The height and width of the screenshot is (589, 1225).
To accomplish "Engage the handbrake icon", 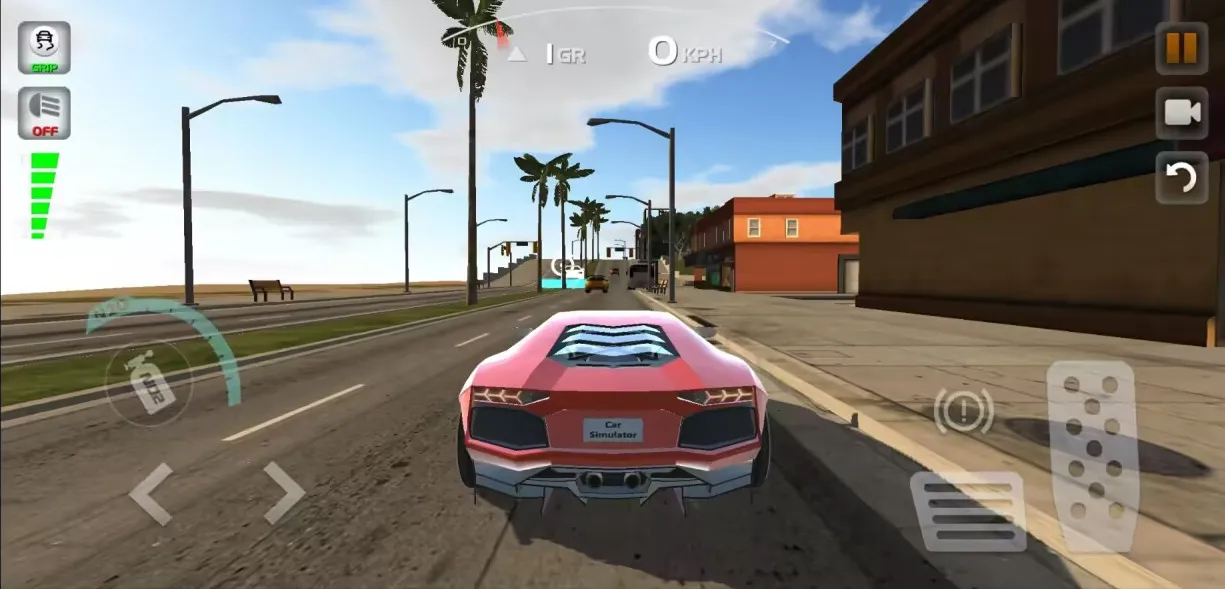I will pos(964,411).
